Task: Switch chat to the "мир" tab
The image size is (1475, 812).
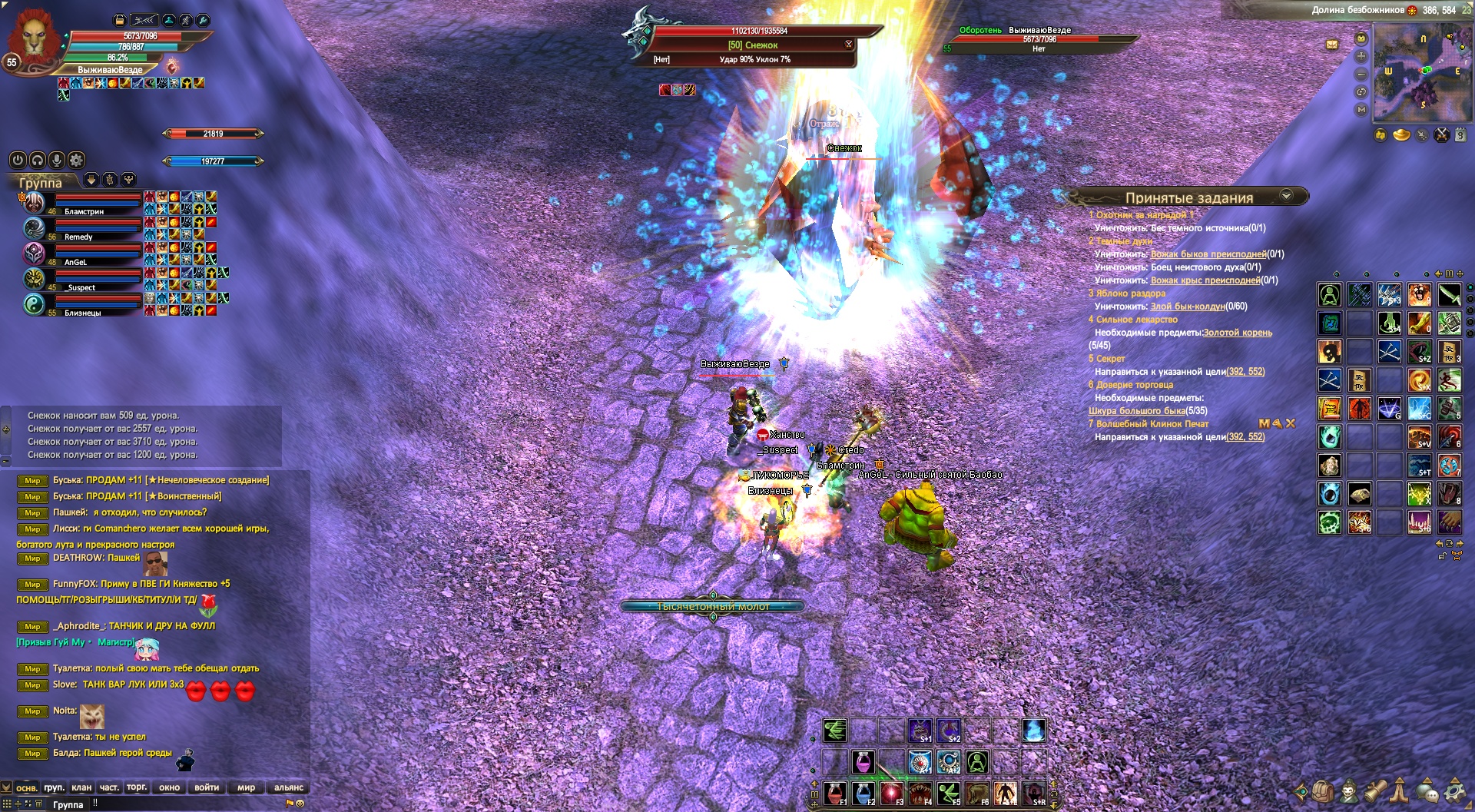Action: click(x=246, y=787)
